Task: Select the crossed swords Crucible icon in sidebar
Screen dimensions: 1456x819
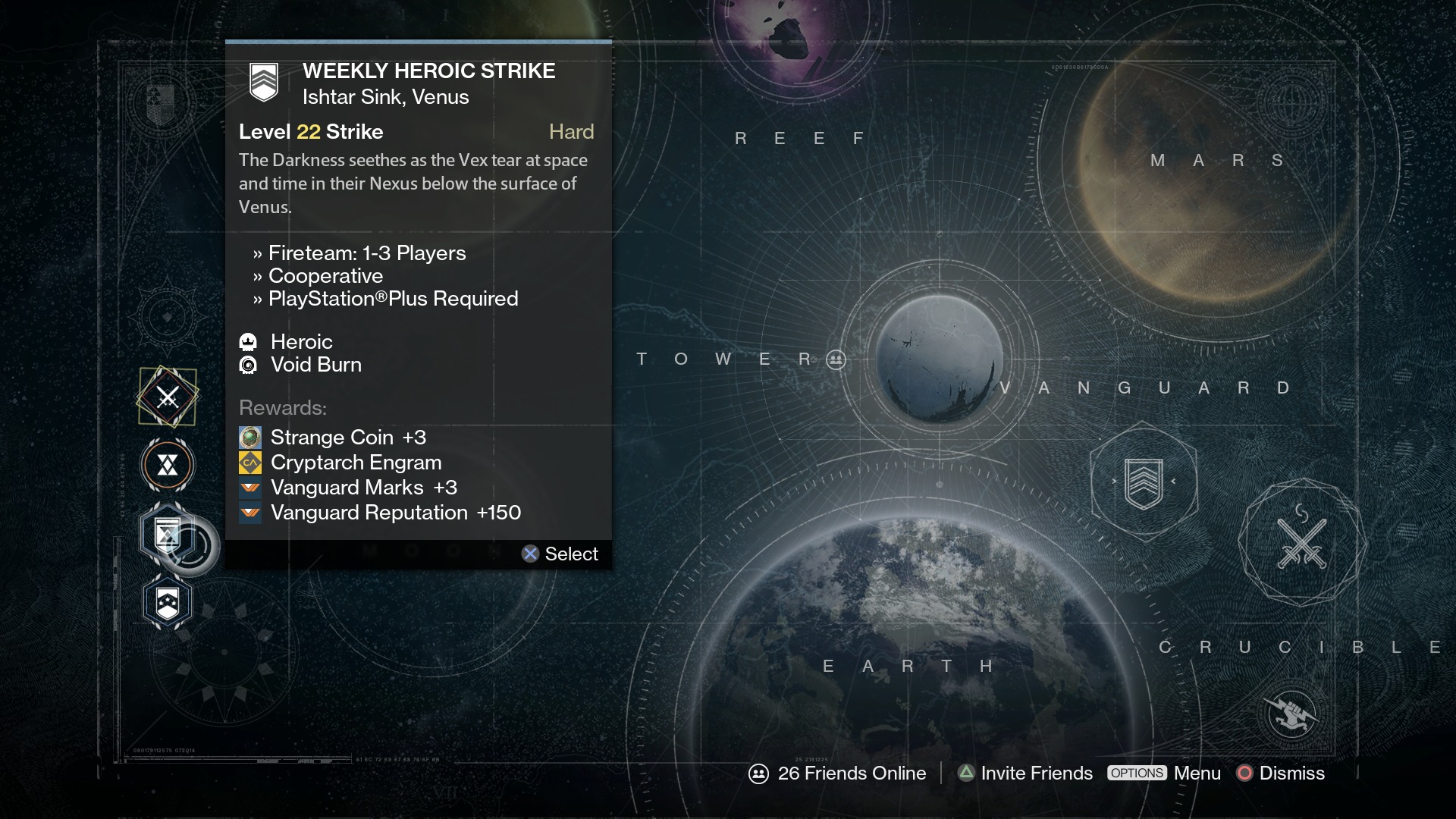Action: coord(168,396)
